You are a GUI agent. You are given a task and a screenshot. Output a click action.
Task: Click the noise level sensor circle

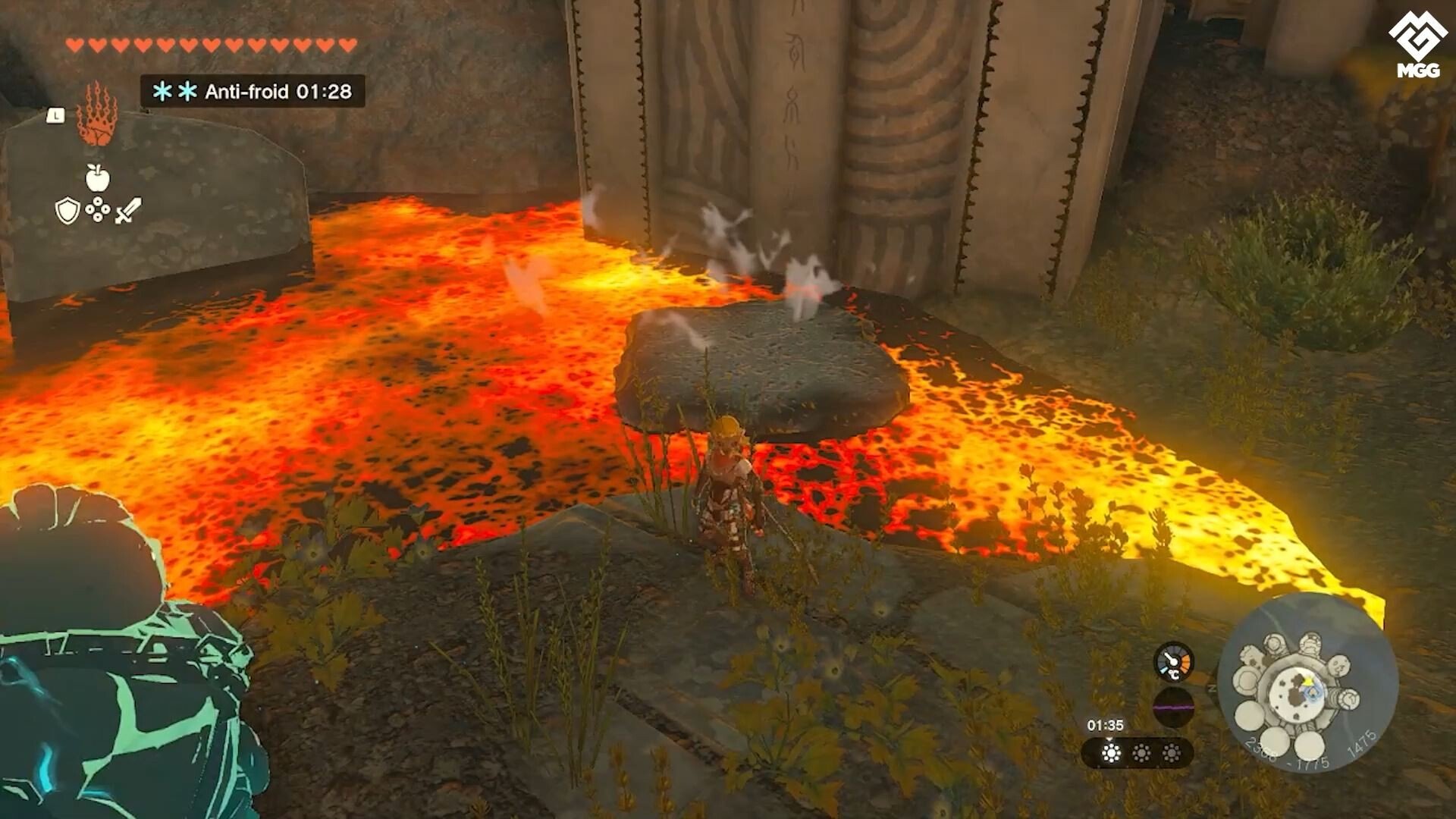tap(1173, 708)
